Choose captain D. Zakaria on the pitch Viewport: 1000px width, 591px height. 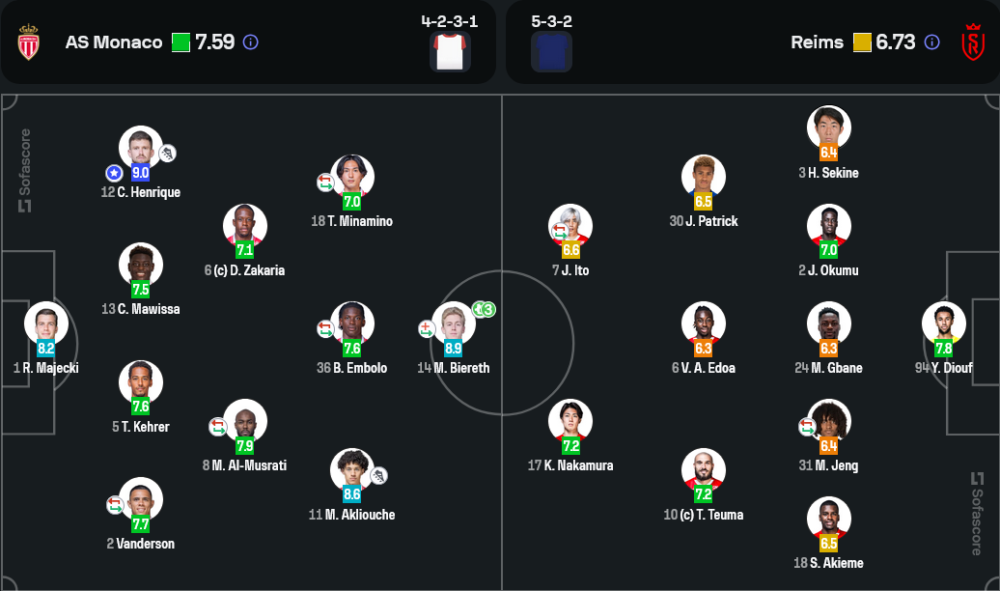click(x=245, y=226)
